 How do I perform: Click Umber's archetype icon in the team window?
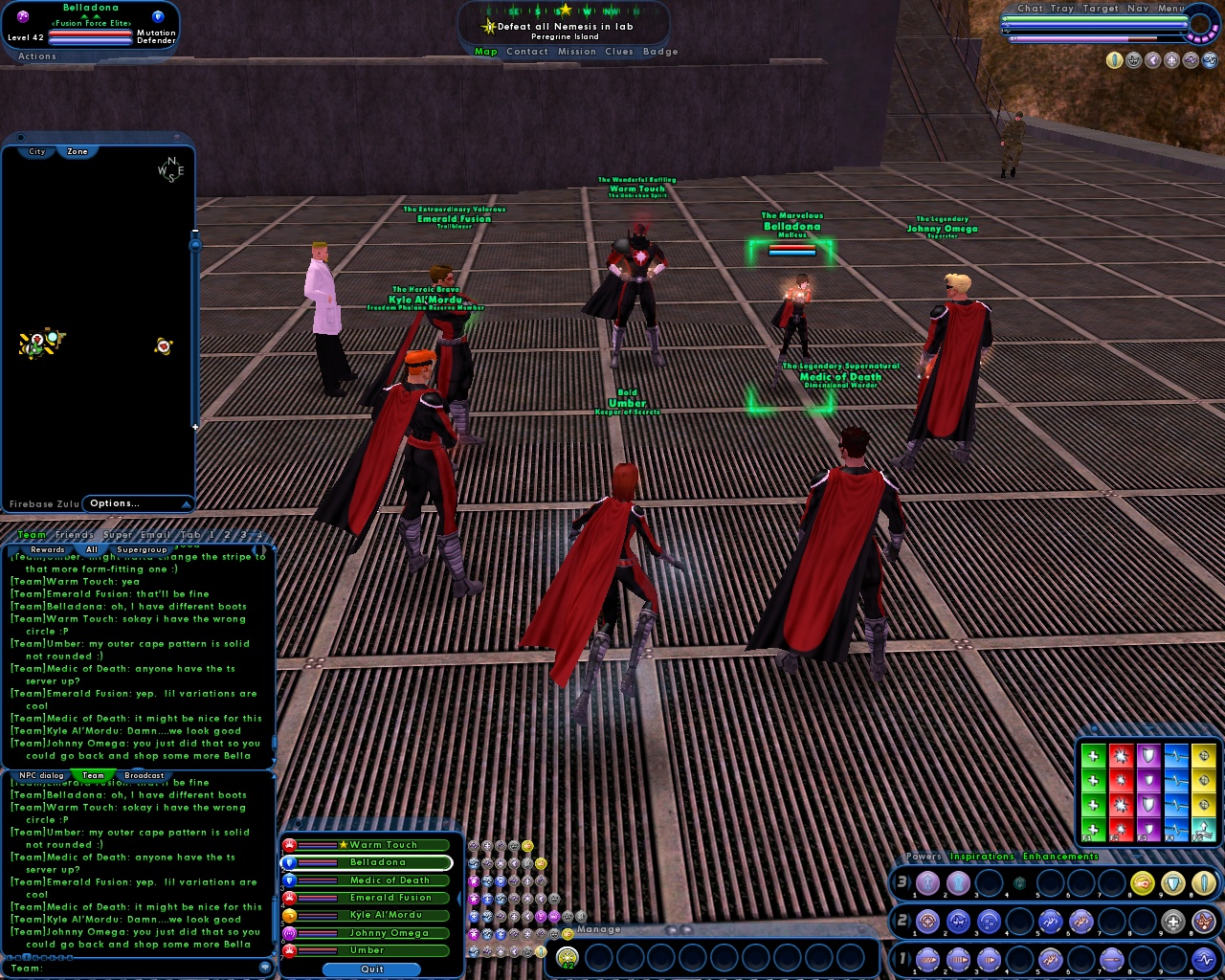[x=289, y=949]
